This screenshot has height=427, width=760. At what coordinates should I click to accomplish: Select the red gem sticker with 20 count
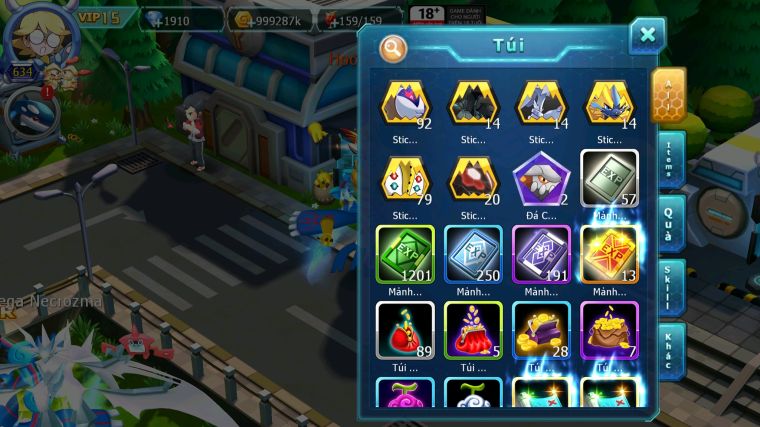coord(473,179)
